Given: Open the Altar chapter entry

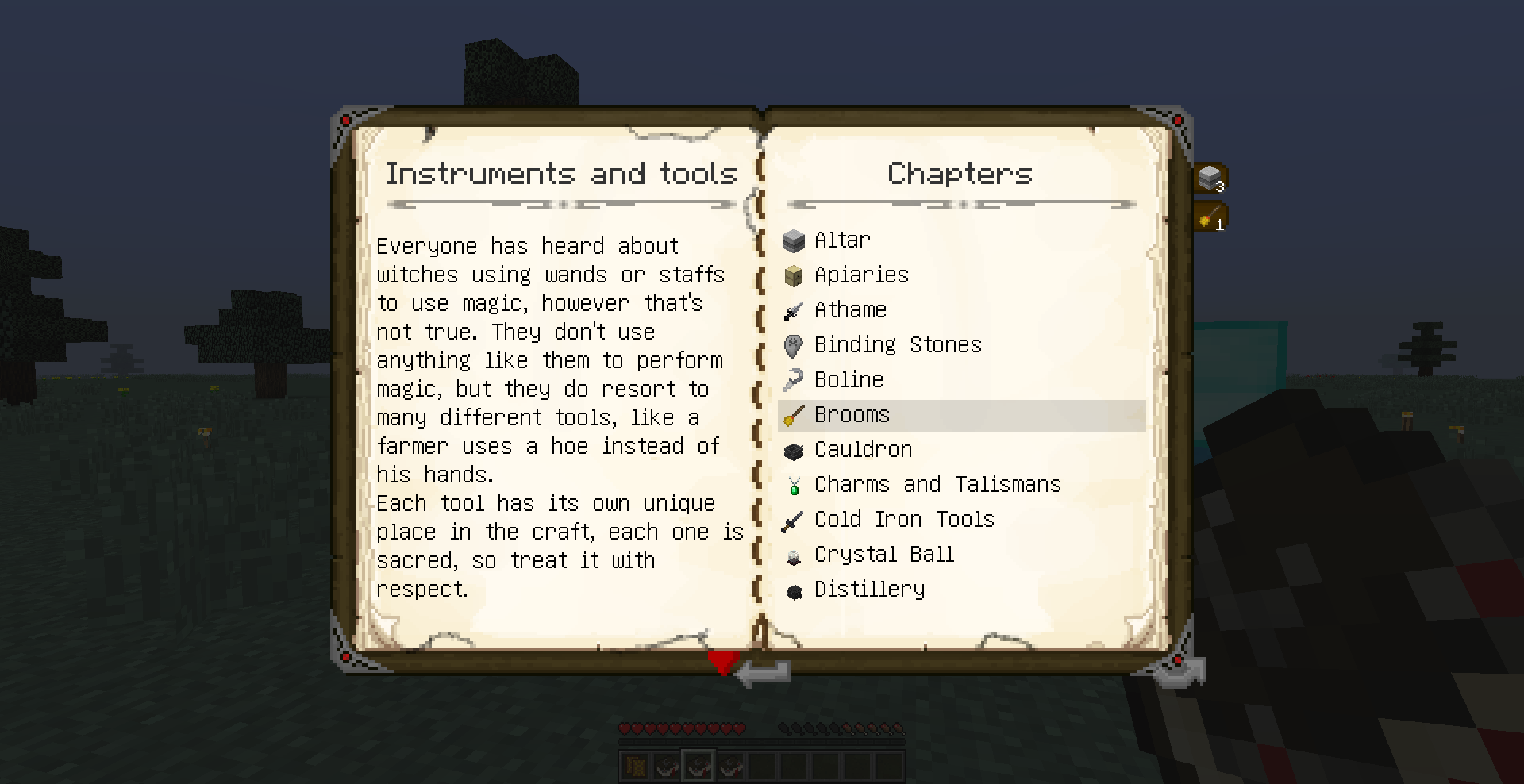Looking at the screenshot, I should coord(842,240).
